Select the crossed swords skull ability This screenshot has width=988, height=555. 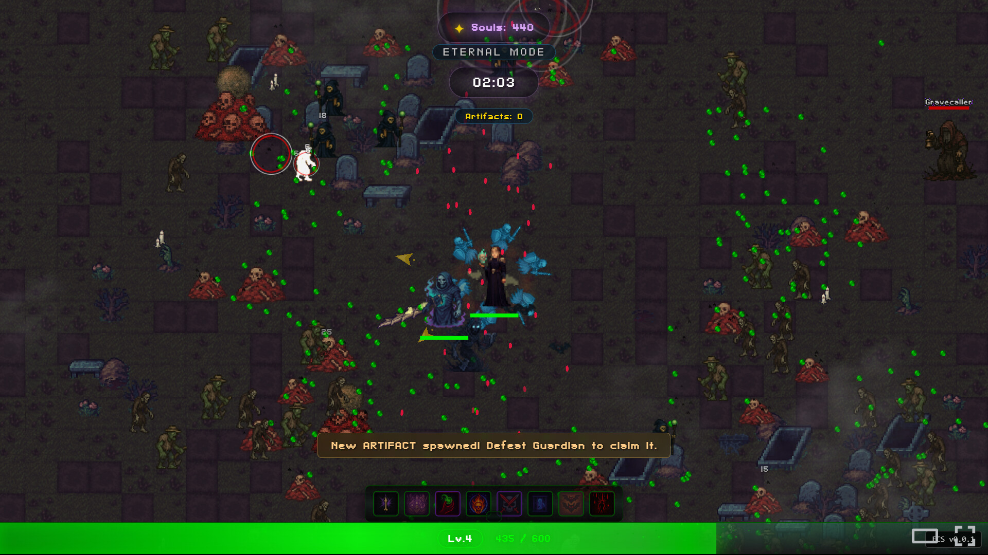click(509, 504)
